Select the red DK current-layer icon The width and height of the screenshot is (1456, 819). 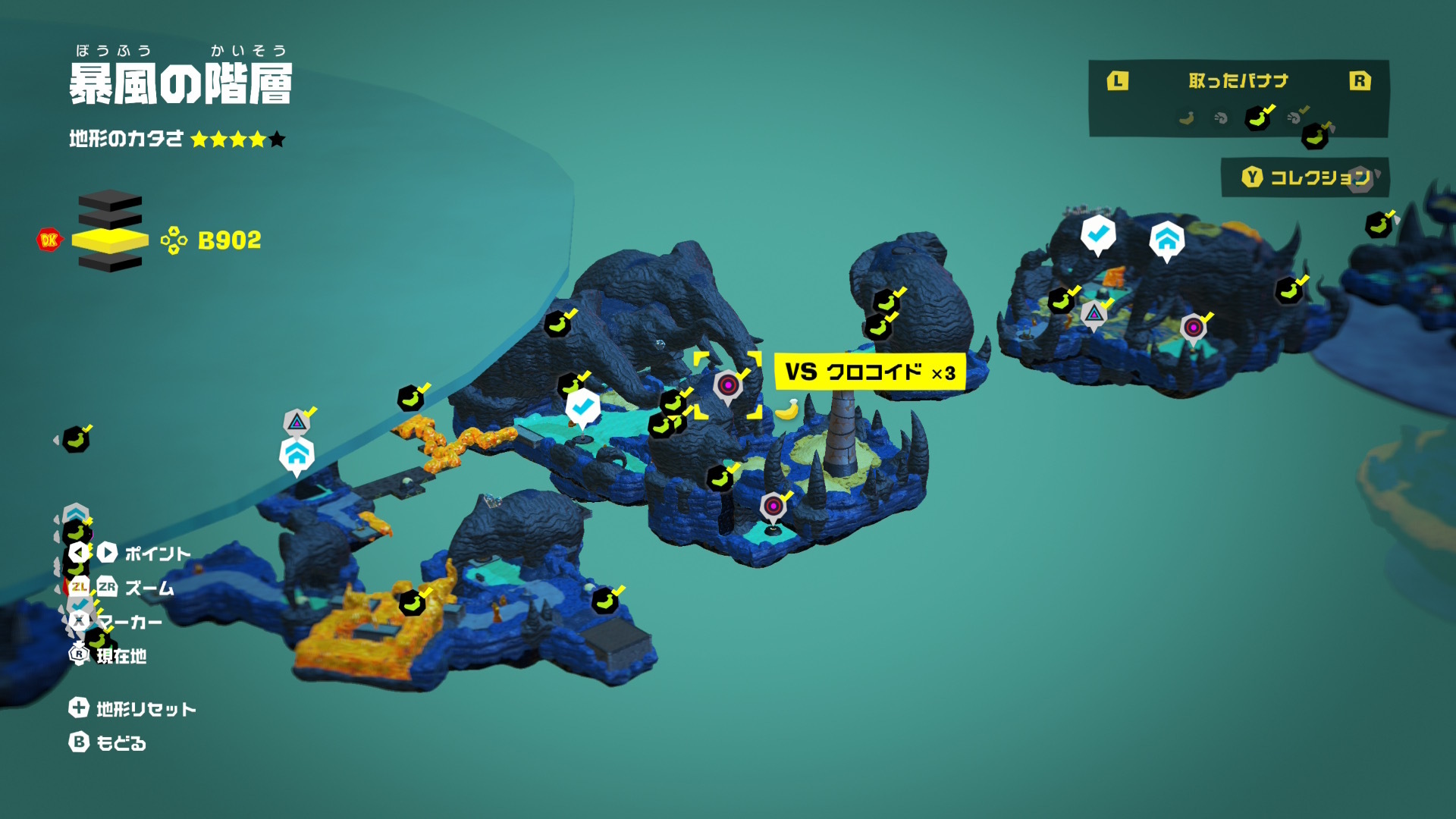(x=49, y=240)
